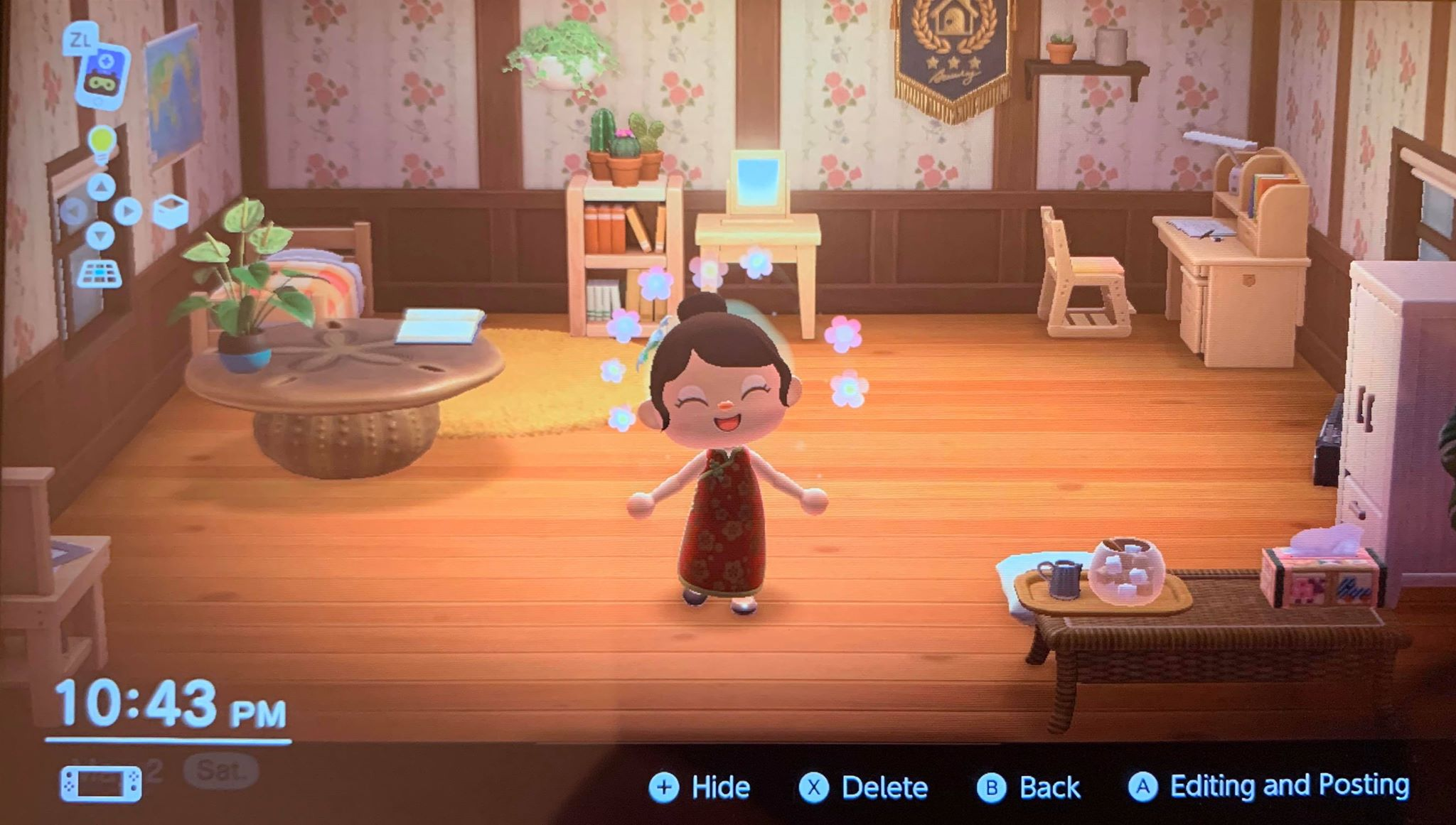
Task: Click the right arrow on the d-pad
Action: (x=127, y=211)
